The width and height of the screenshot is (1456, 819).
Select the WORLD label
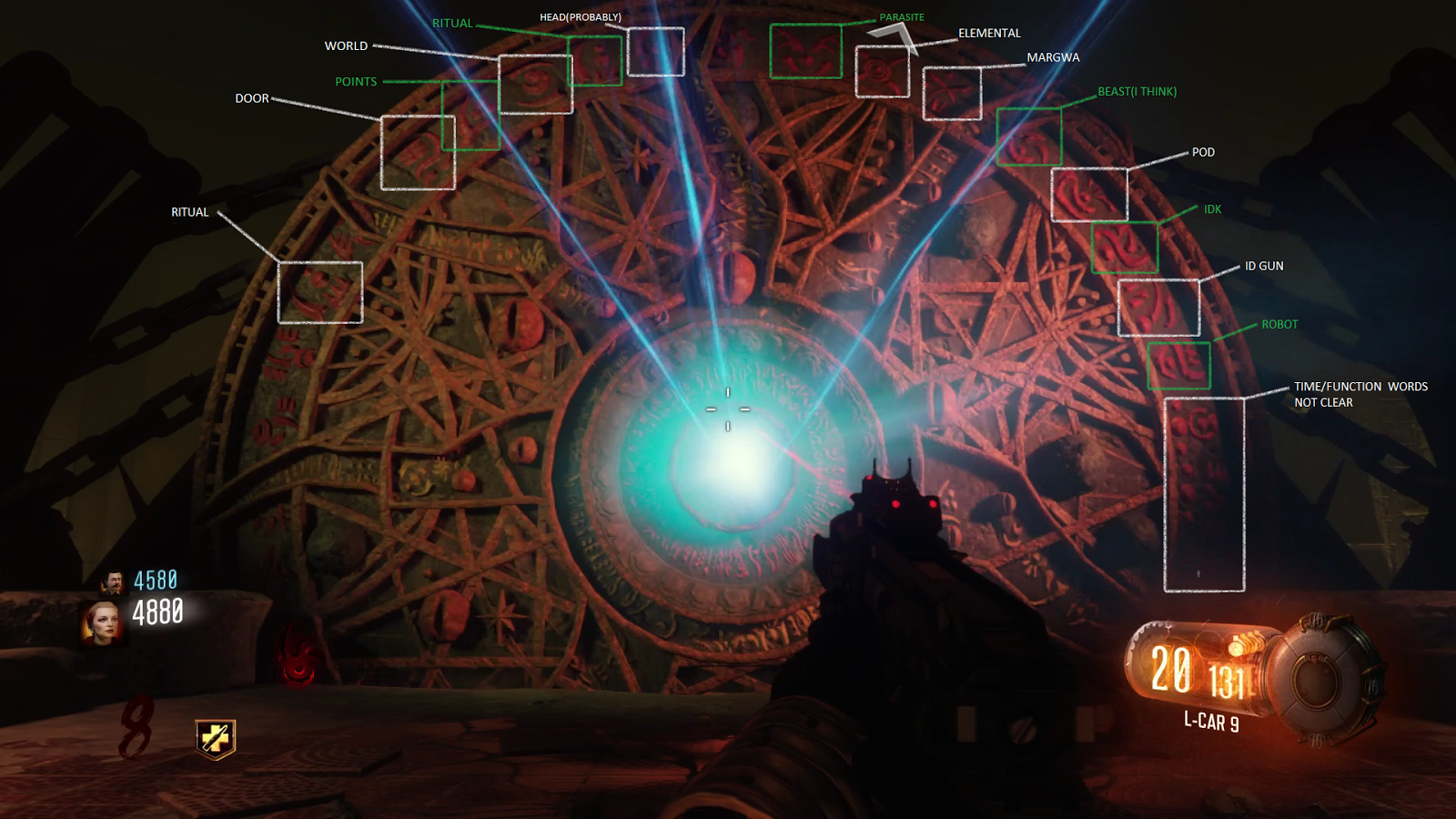347,45
